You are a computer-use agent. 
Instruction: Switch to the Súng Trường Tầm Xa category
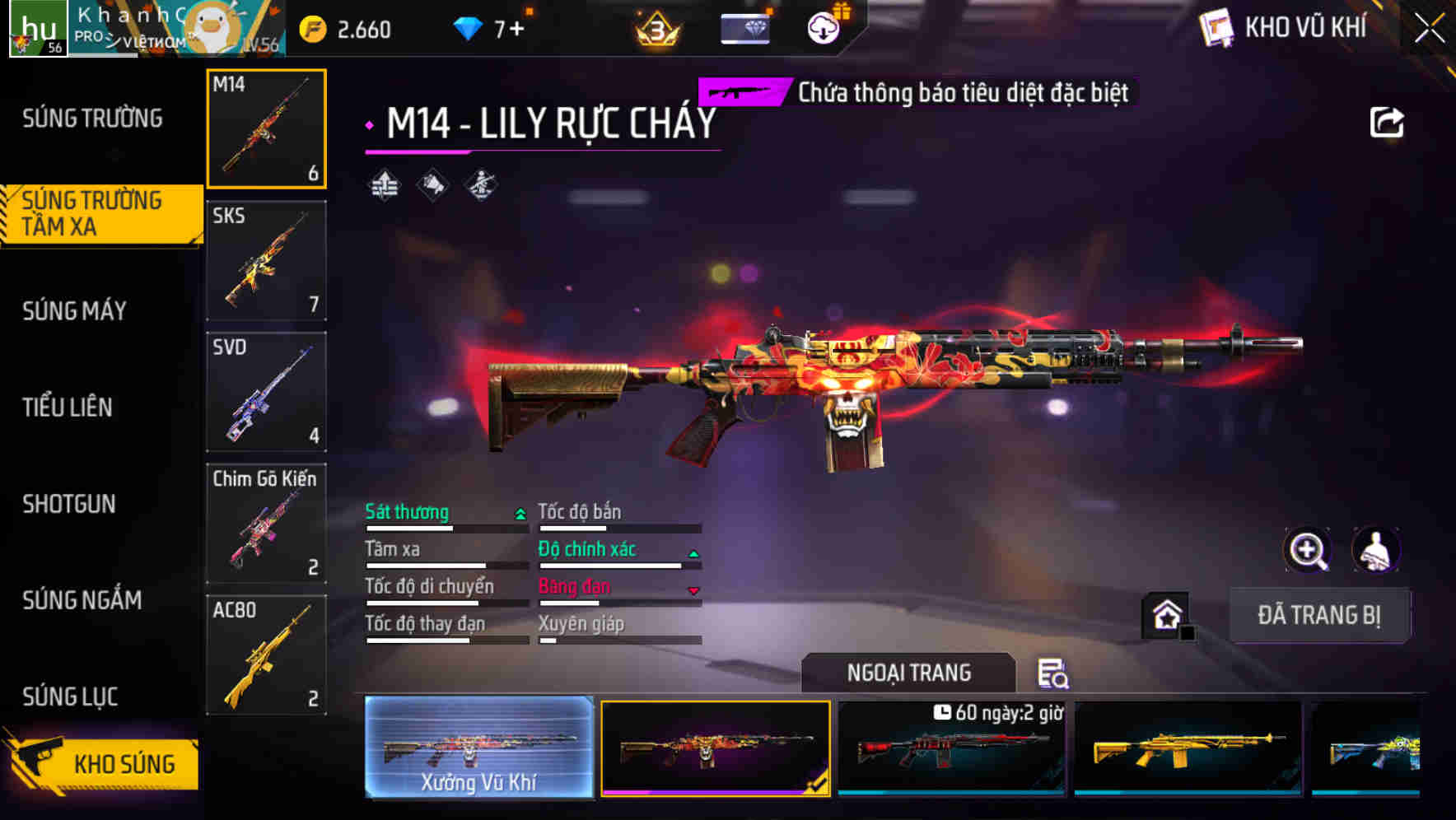(x=95, y=214)
